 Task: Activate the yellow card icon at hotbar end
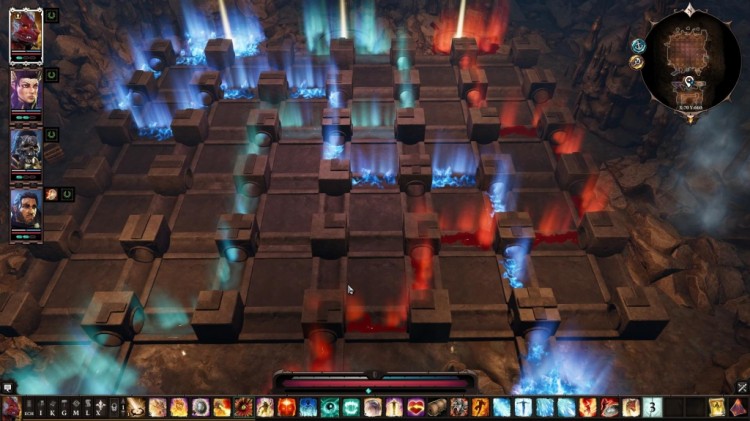pyautogui.click(x=717, y=407)
